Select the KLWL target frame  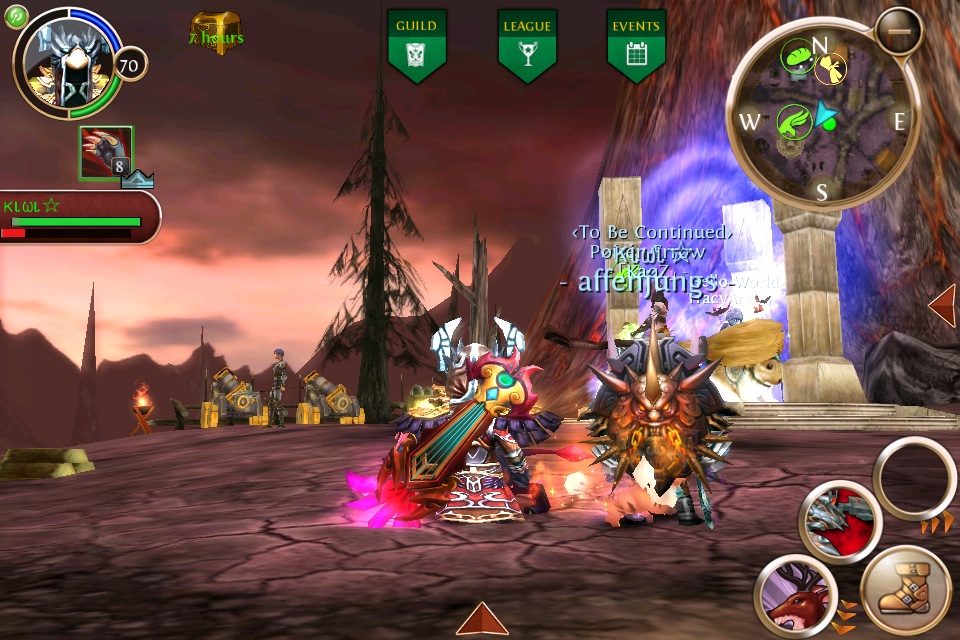[78, 216]
